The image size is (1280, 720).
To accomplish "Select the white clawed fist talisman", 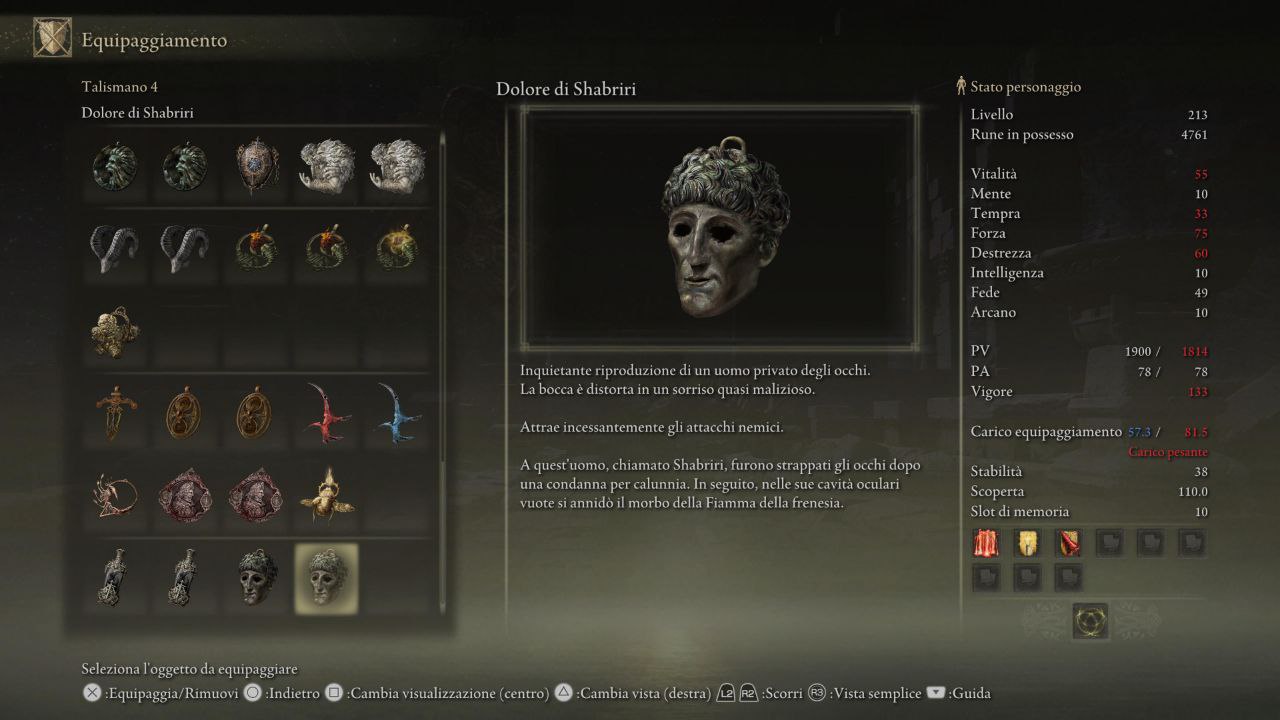I will (324, 168).
